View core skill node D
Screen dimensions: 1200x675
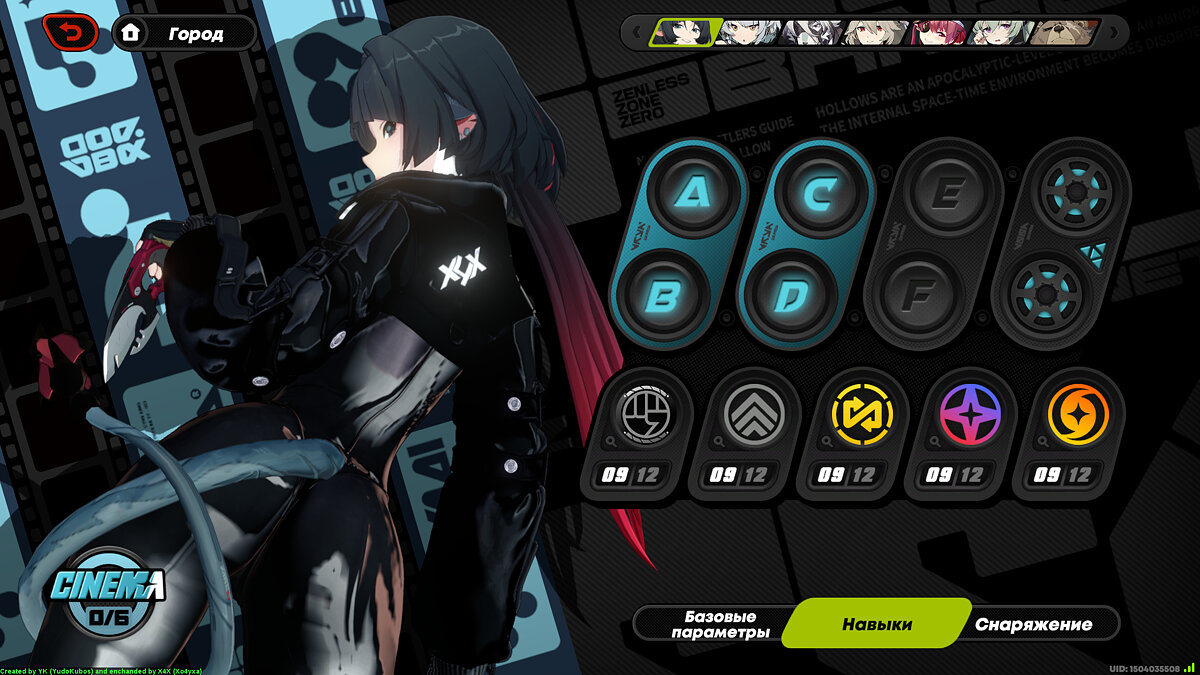coord(789,297)
